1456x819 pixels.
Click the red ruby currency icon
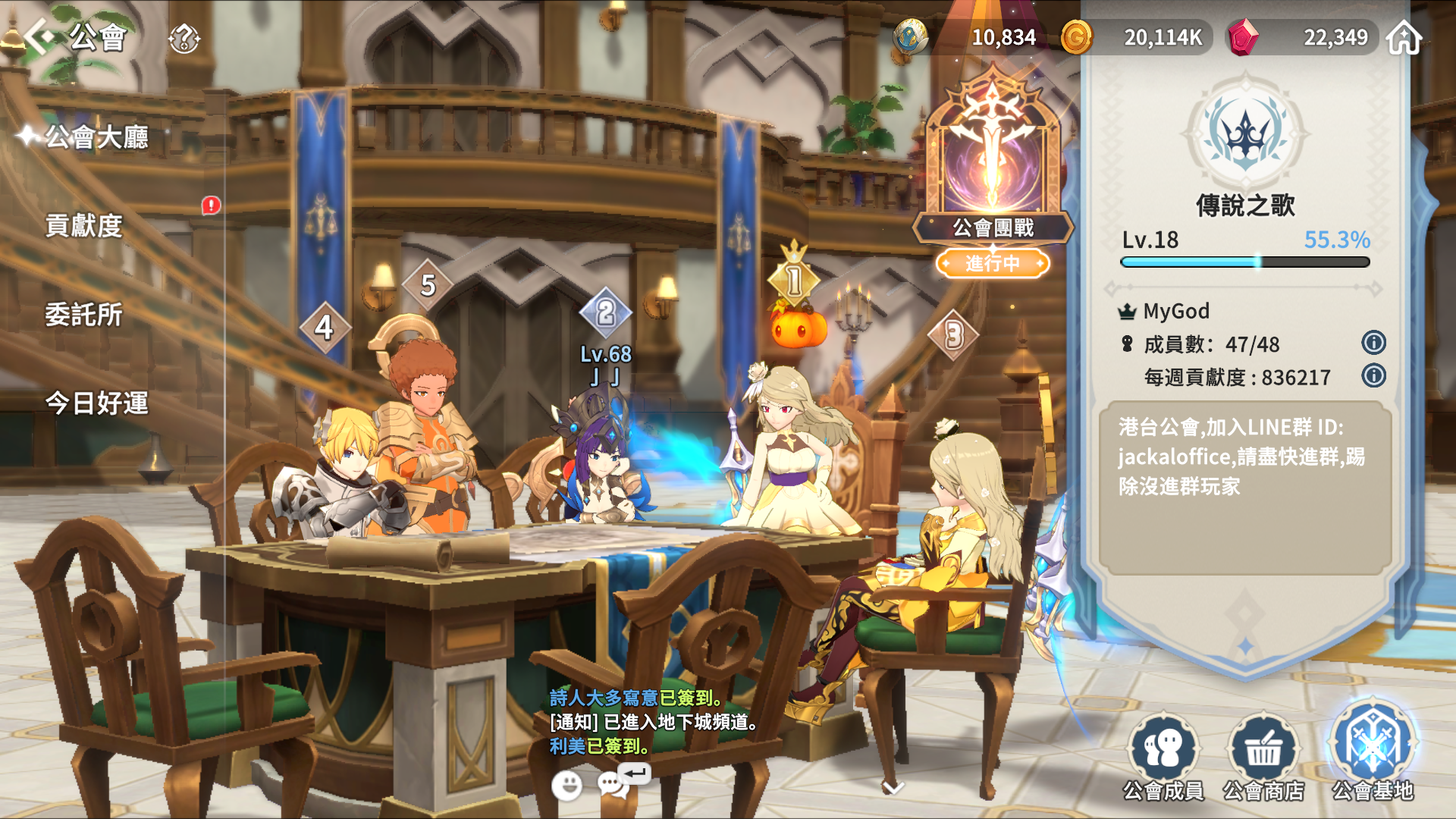pos(1242,37)
